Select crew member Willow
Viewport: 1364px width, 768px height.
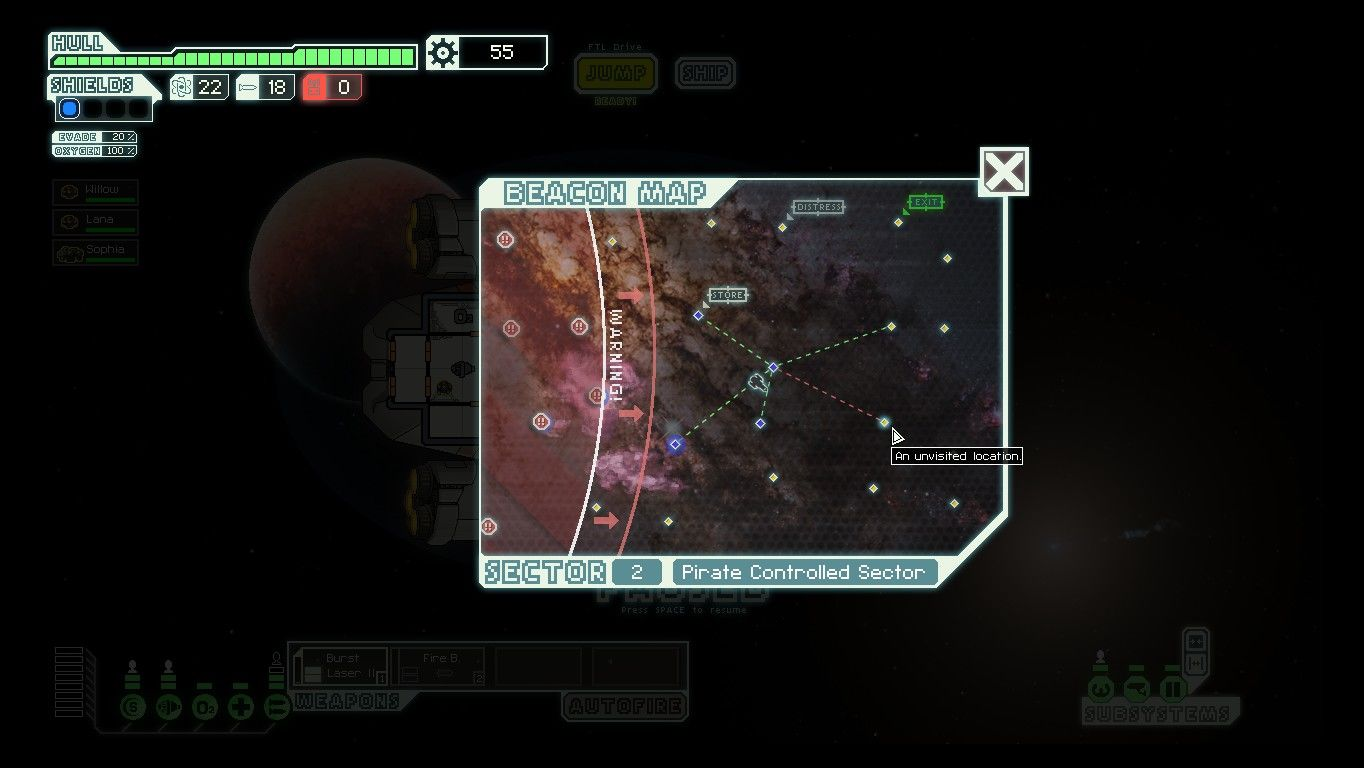[x=95, y=192]
